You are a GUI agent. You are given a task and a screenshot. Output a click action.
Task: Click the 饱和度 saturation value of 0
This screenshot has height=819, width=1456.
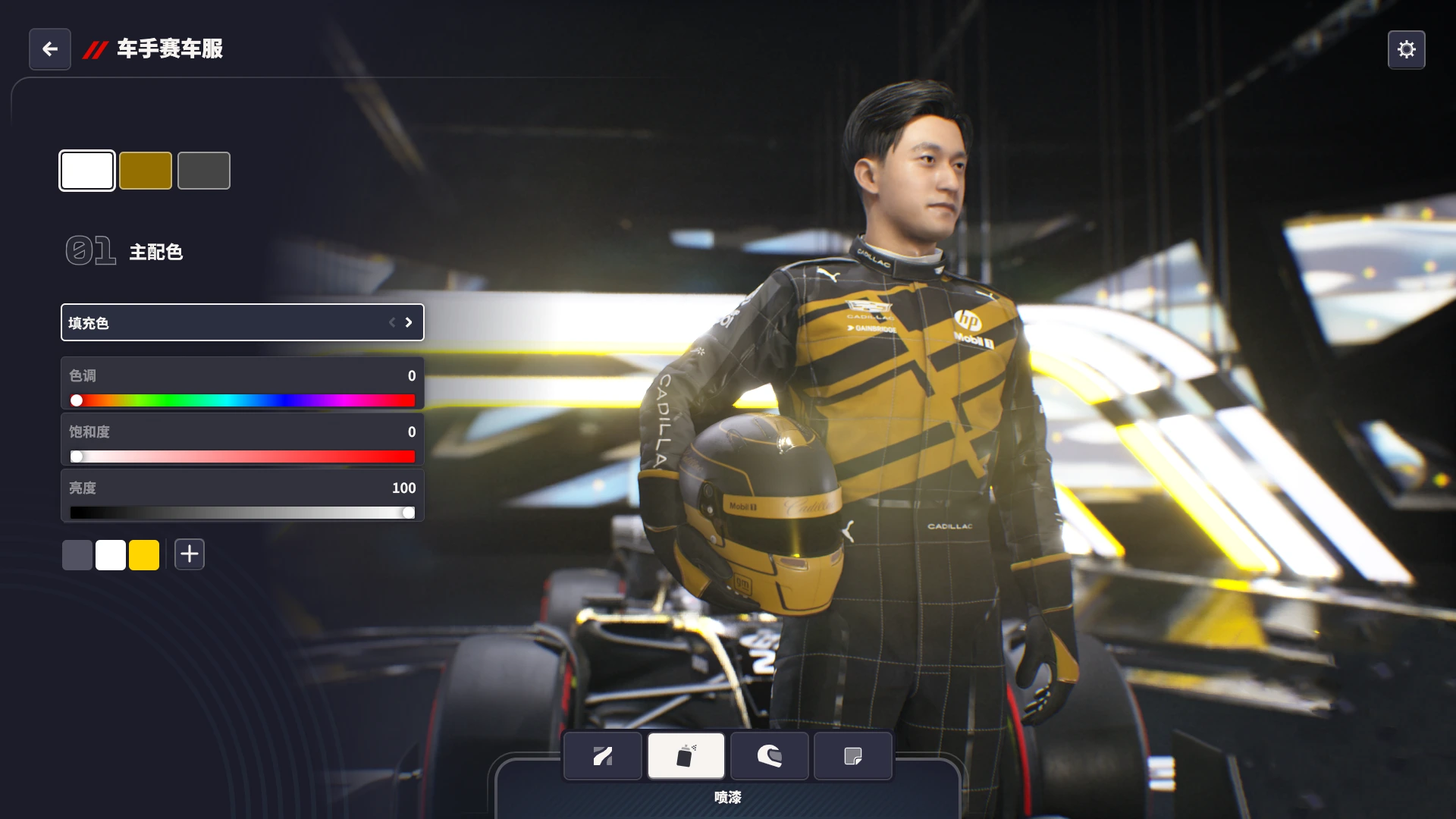(410, 431)
